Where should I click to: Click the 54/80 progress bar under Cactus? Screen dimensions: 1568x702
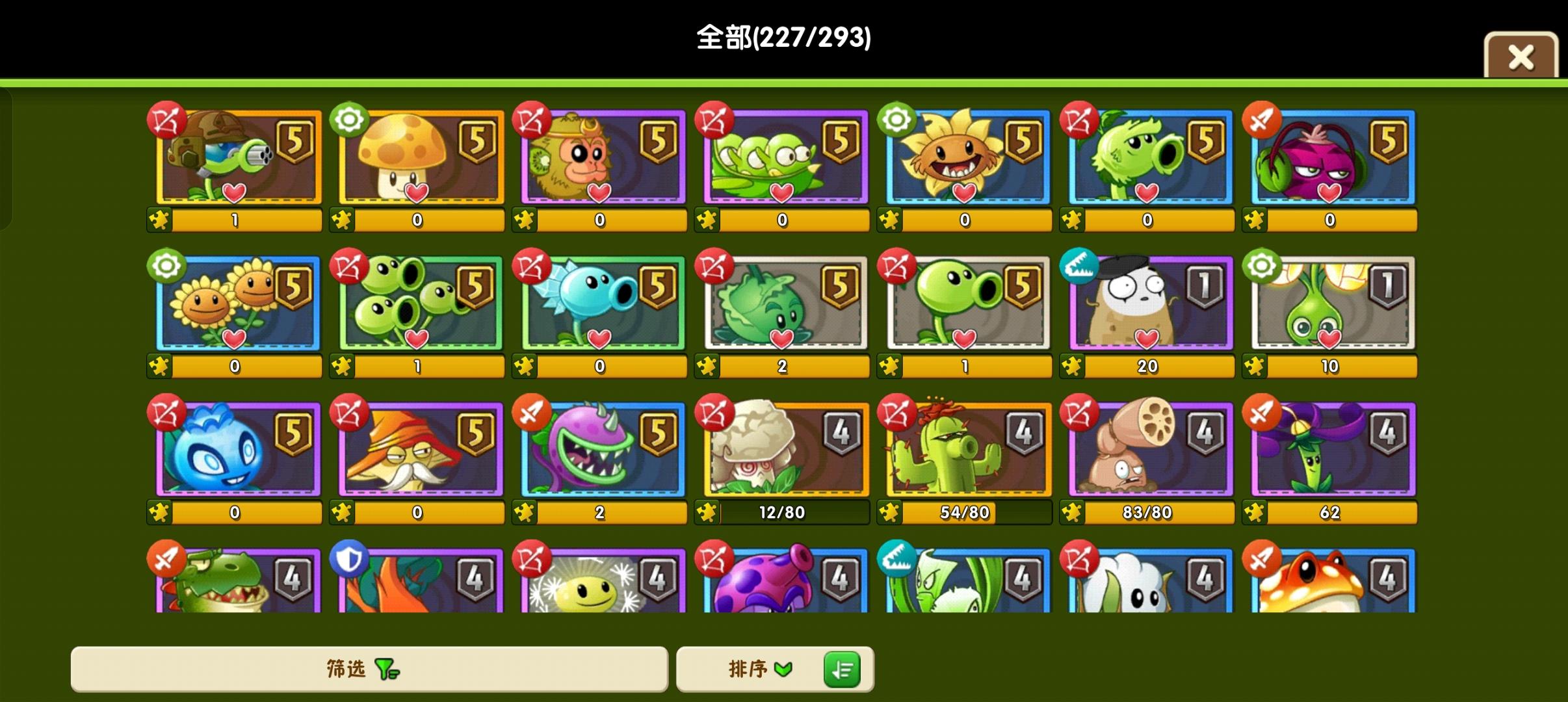coord(966,512)
